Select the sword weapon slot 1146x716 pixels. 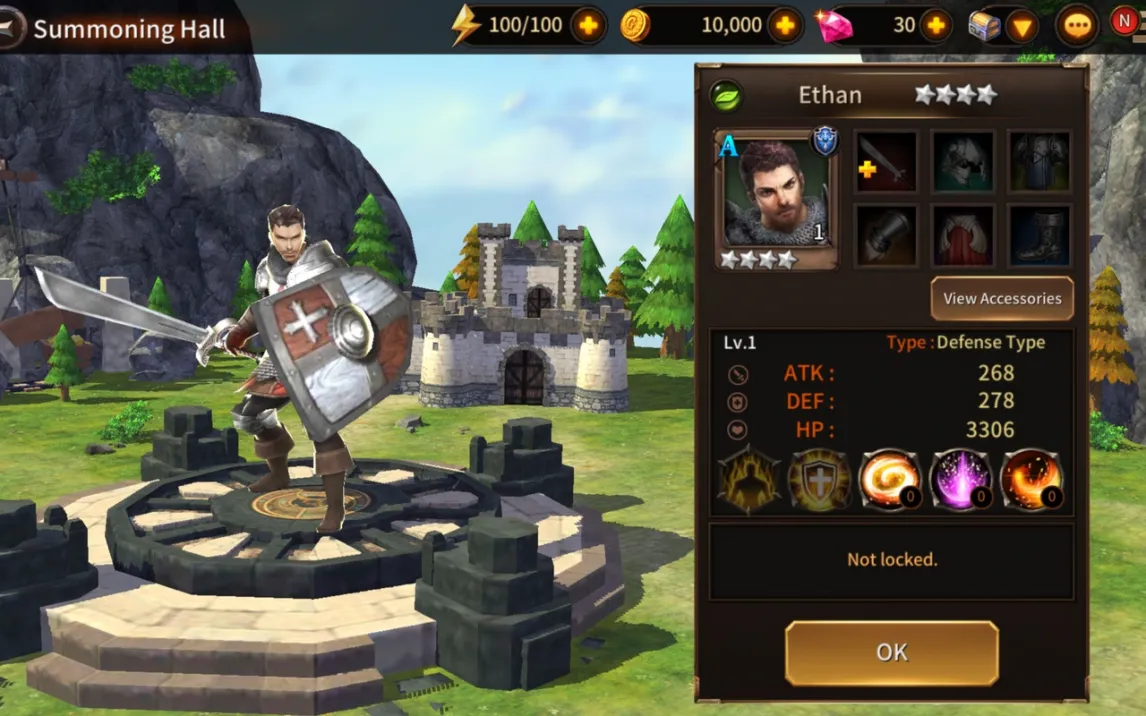point(886,161)
